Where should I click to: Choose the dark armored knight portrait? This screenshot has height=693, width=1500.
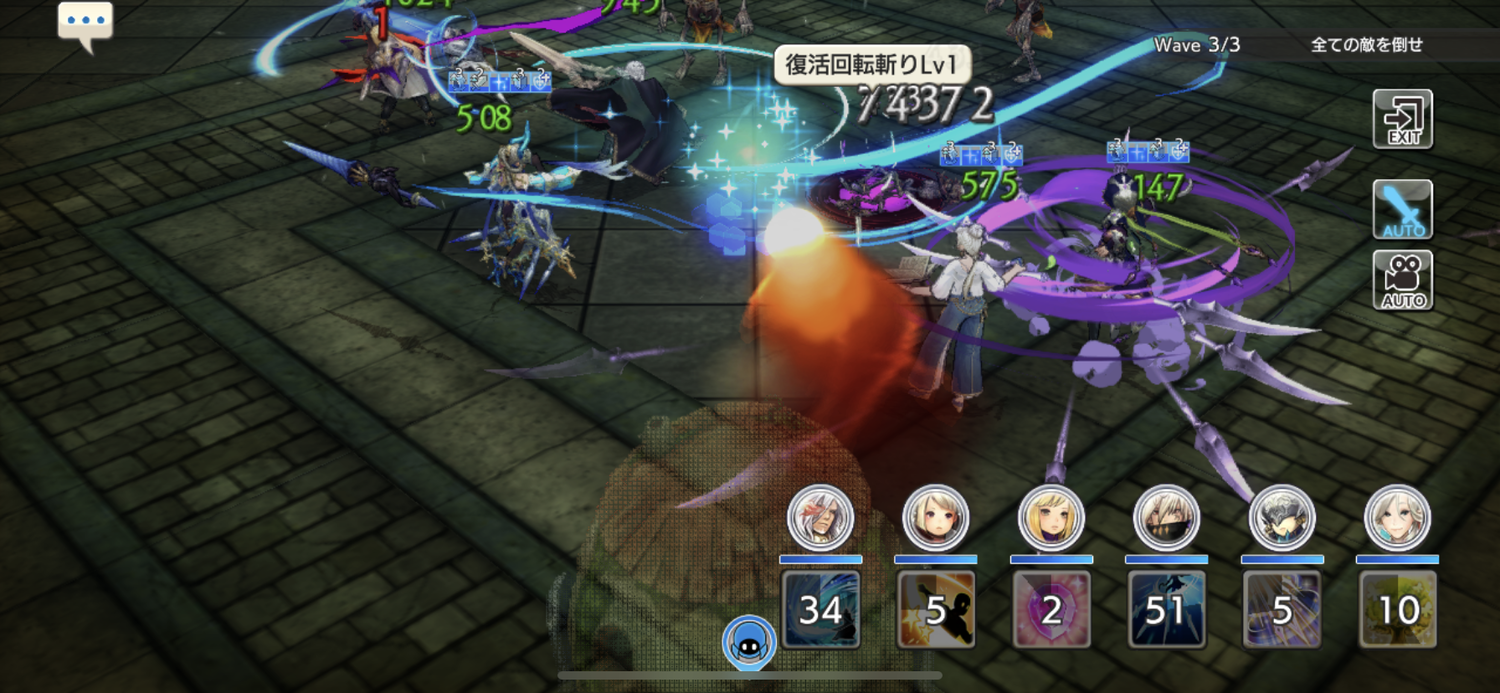pyautogui.click(x=1282, y=517)
